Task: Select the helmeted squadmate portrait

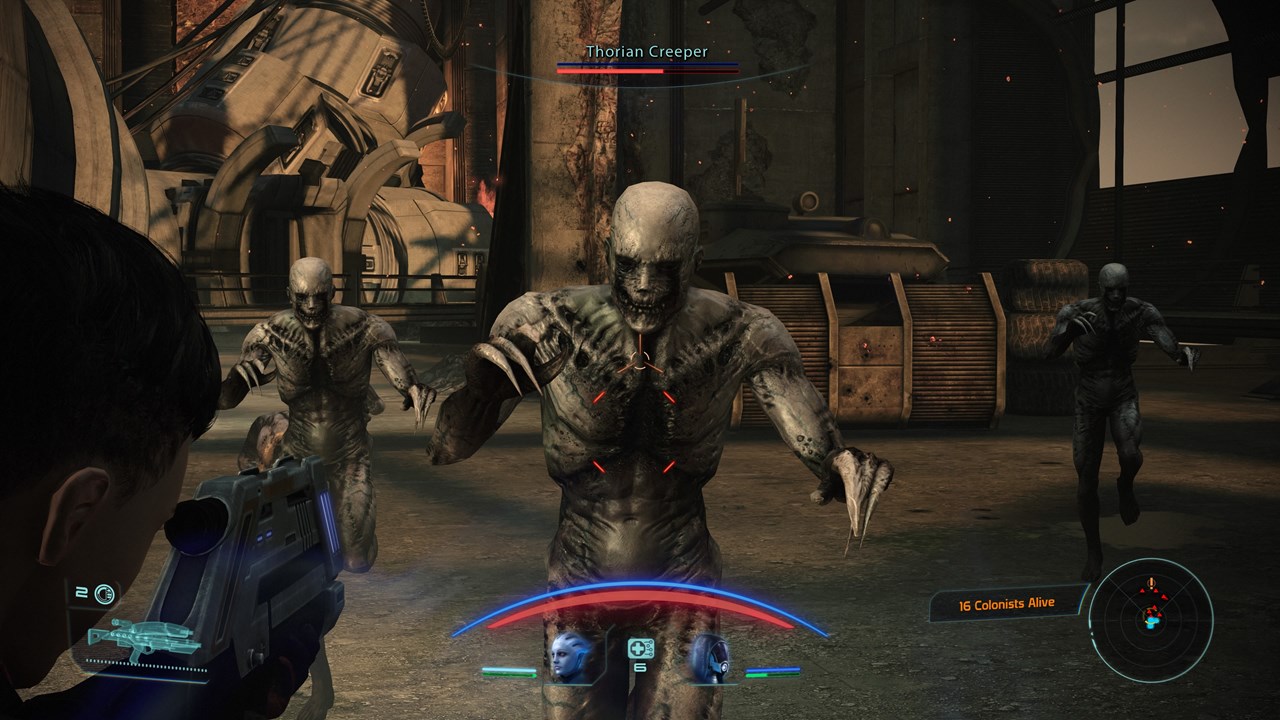Action: click(x=708, y=658)
